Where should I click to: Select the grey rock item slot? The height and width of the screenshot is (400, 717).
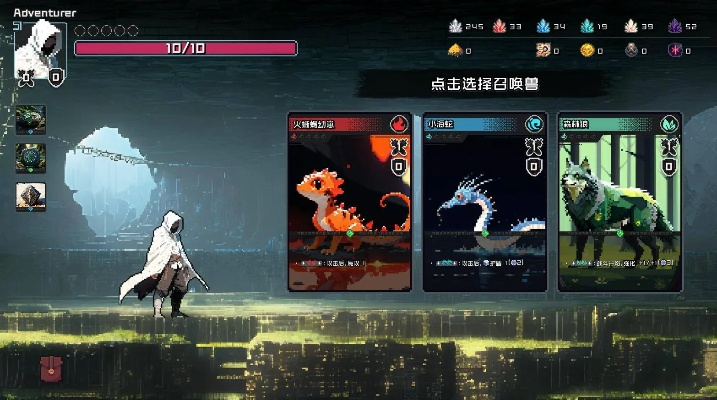(x=30, y=196)
